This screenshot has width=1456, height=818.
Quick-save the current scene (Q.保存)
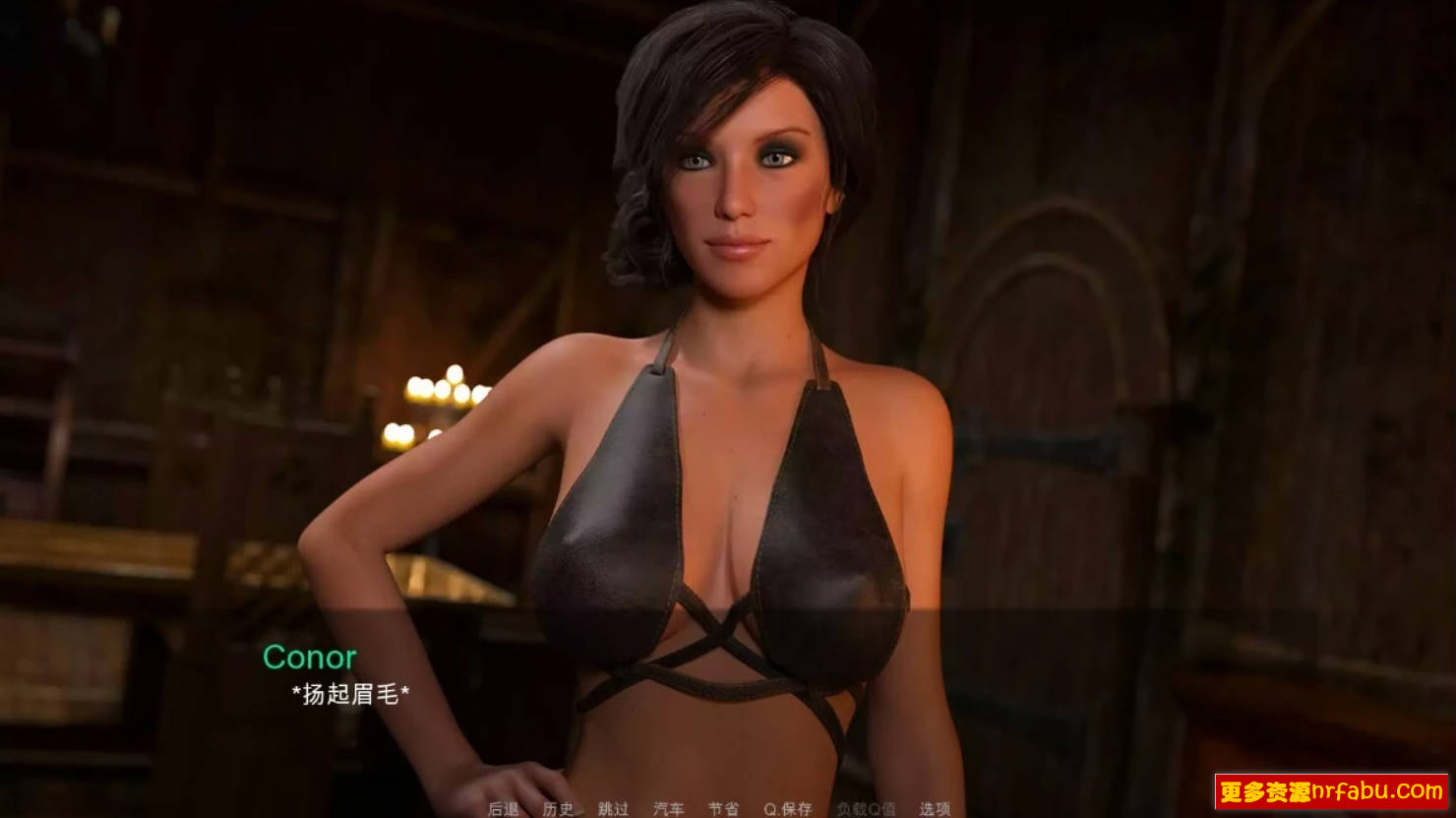pos(790,809)
